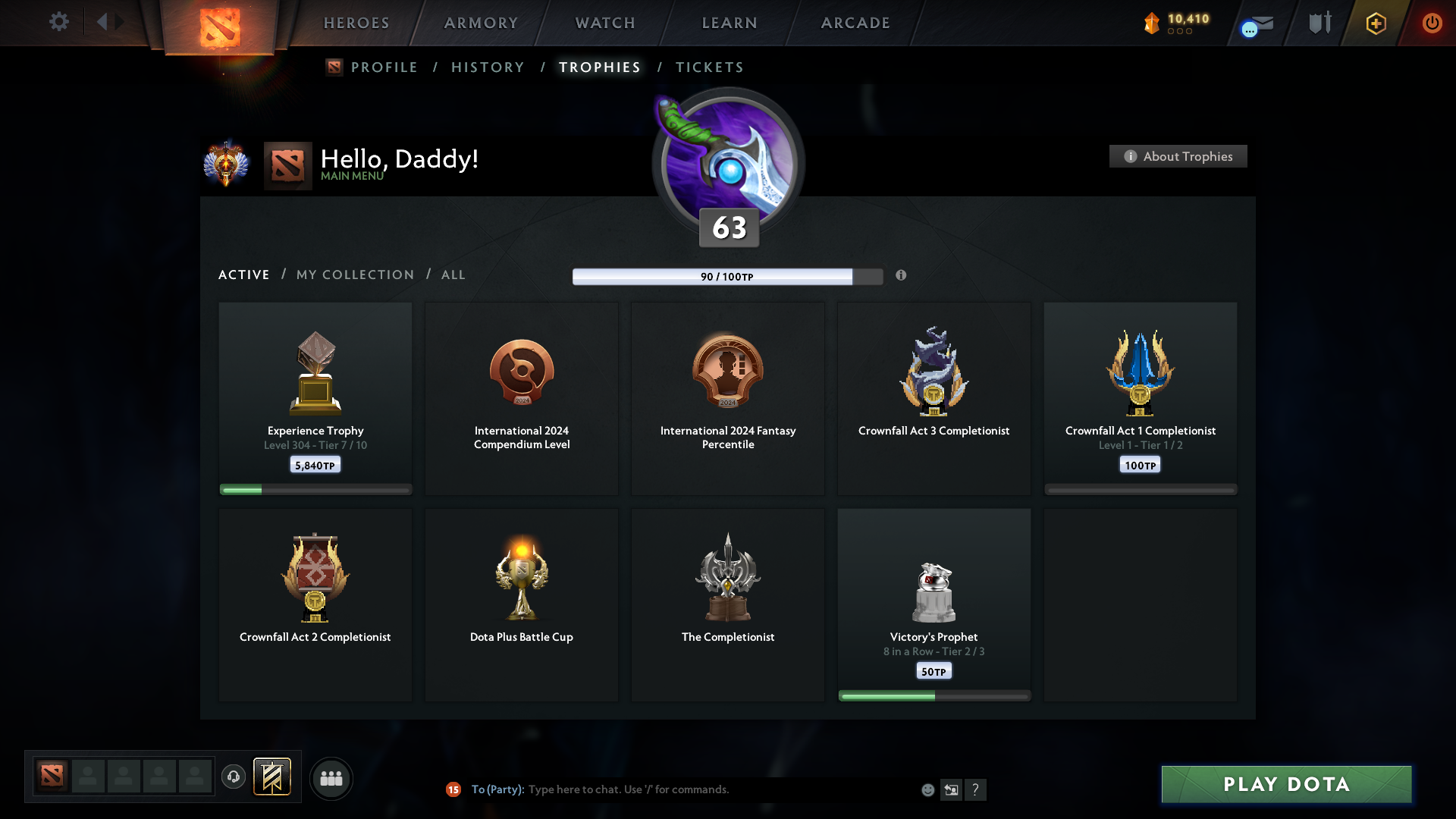Switch to the TICKETS tab
Screen dimensions: 1456x819
(710, 67)
